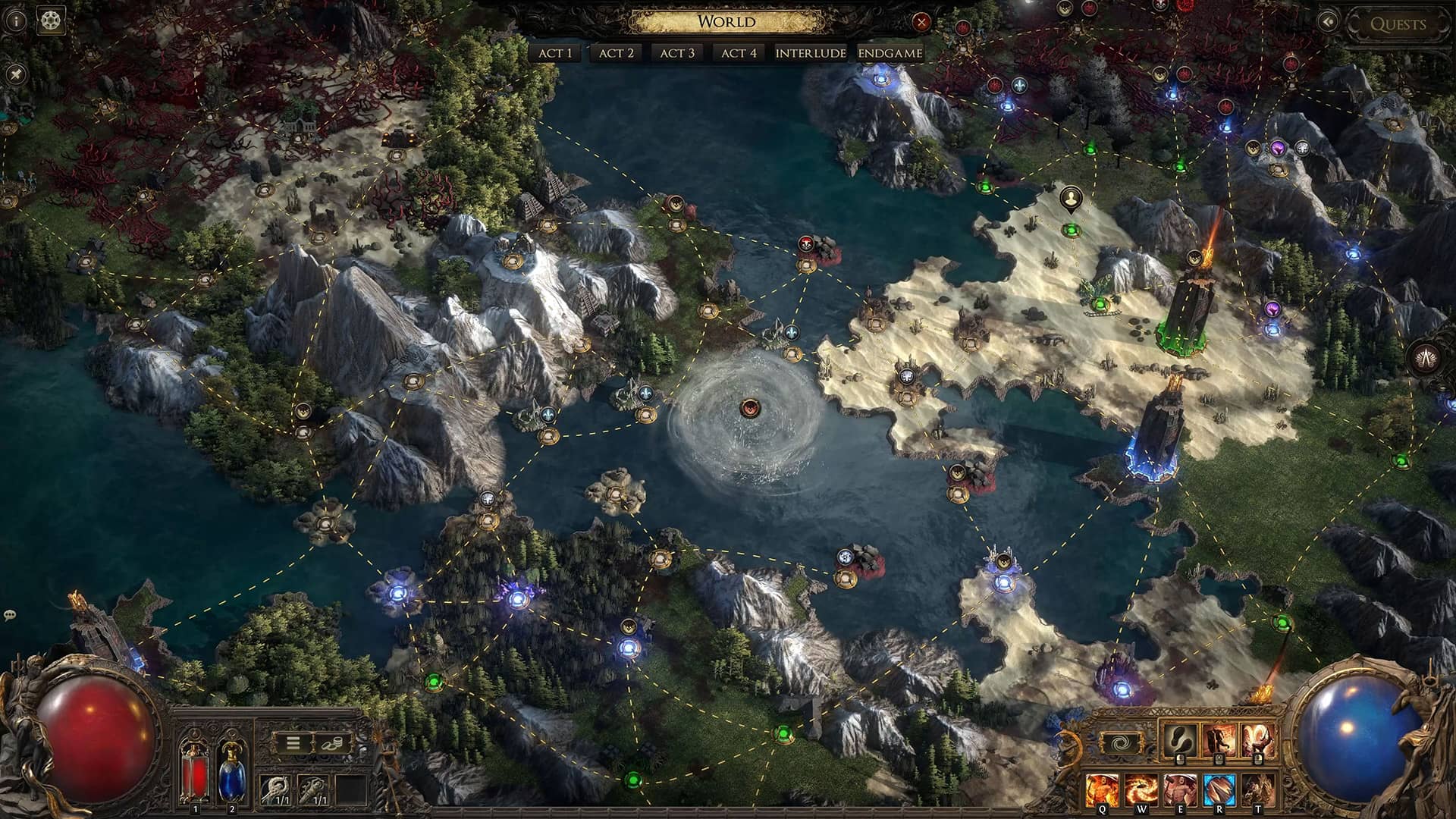This screenshot has height=819, width=1456.
Task: Switch to the Act 1 map tab
Action: point(555,53)
